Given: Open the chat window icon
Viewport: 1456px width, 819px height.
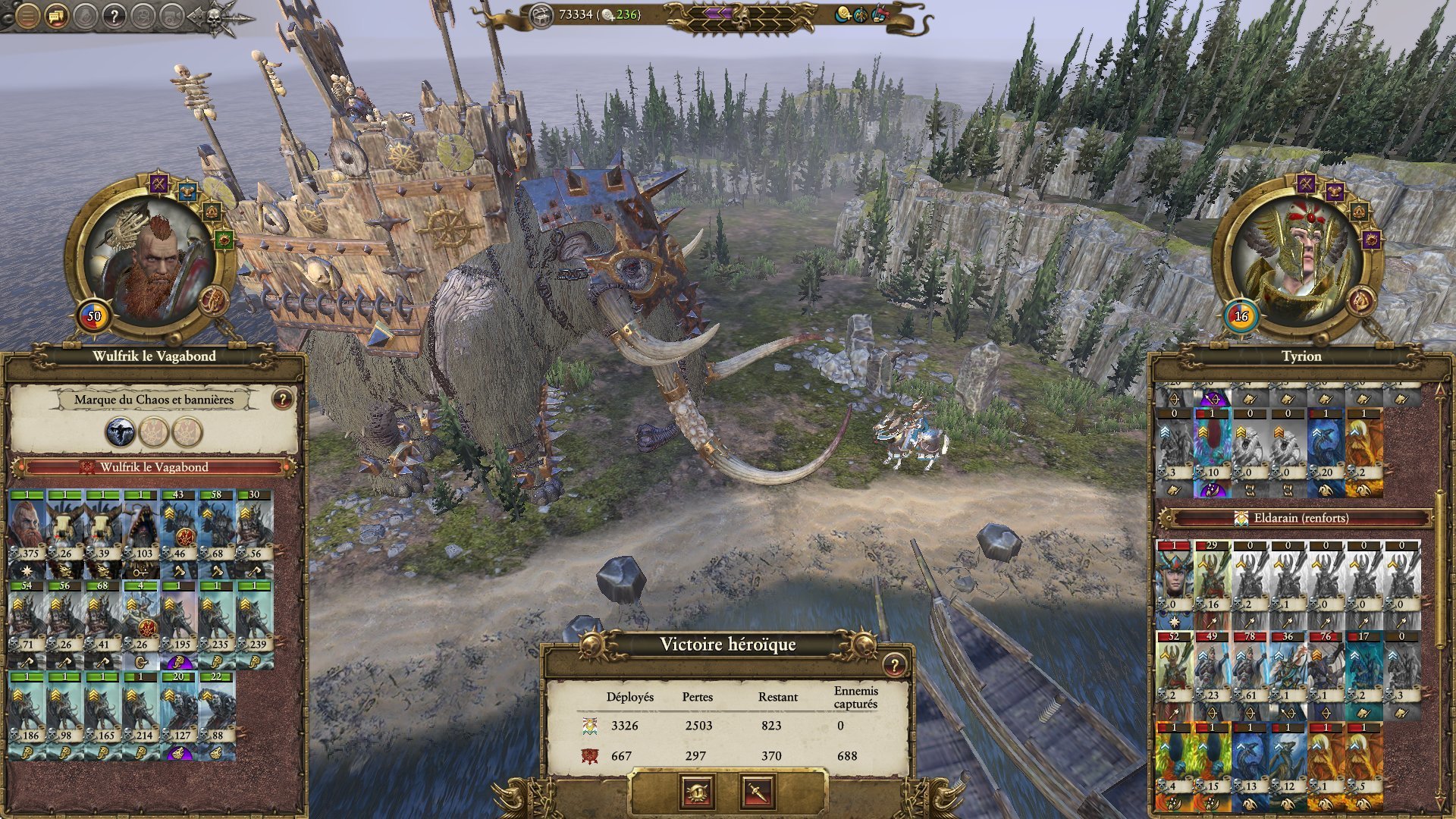Looking at the screenshot, I should click(56, 15).
